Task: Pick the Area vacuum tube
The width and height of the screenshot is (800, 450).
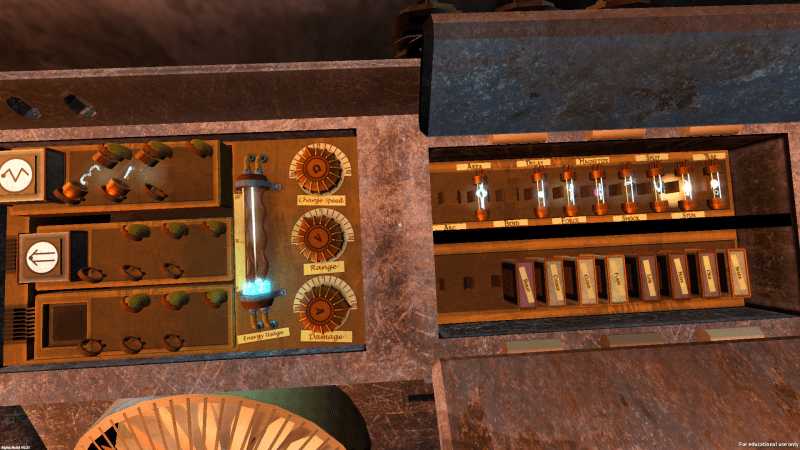Action: coord(481,190)
